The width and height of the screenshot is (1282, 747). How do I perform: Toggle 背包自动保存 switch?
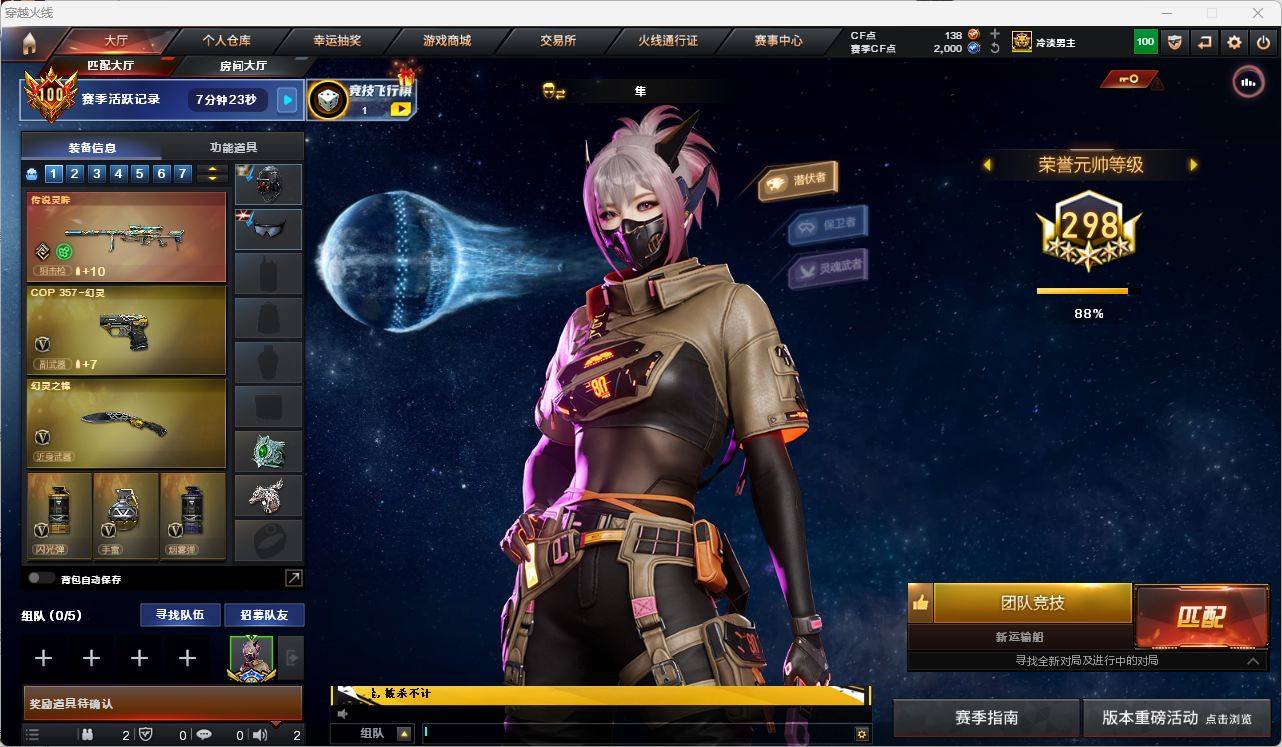pos(42,578)
